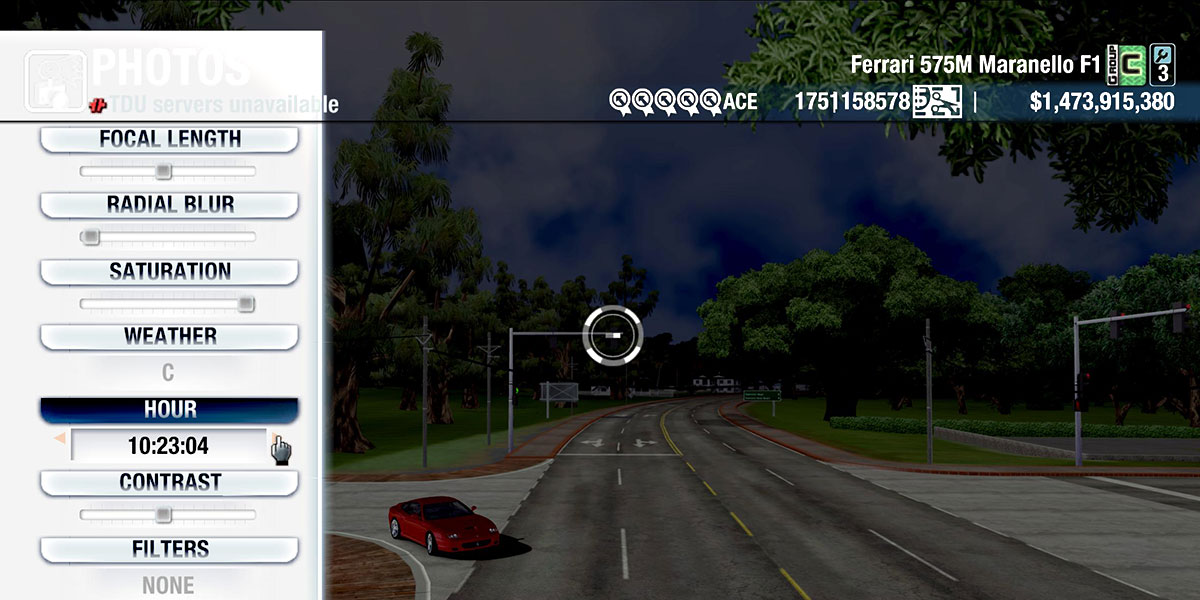This screenshot has height=600, width=1200.
Task: Choose the Radial Blur setting
Action: [169, 205]
